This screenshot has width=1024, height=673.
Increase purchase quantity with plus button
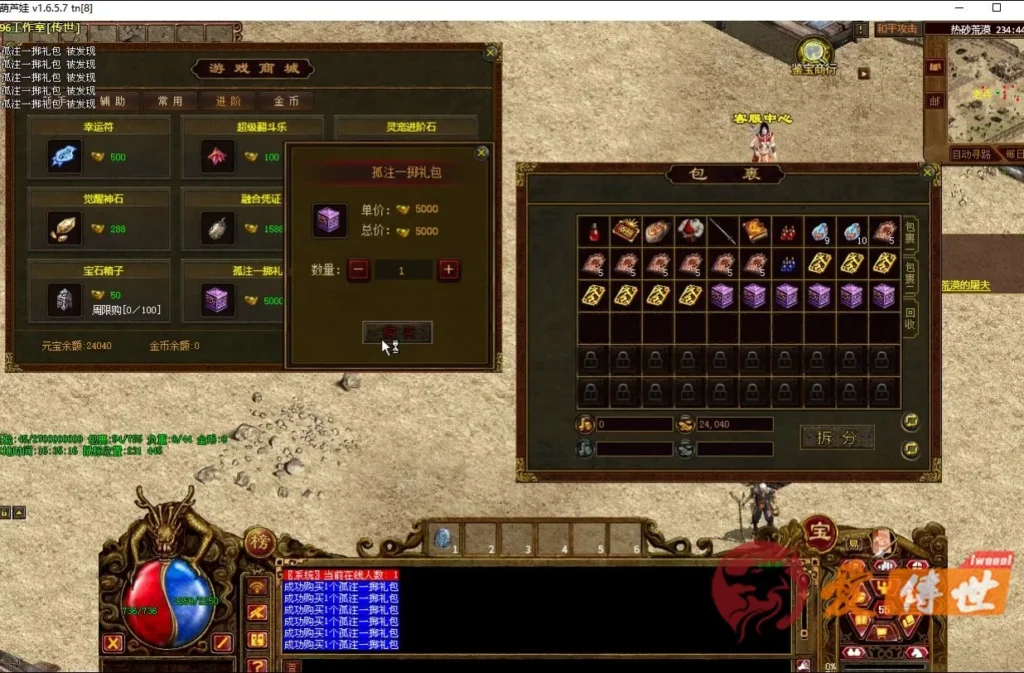(448, 269)
